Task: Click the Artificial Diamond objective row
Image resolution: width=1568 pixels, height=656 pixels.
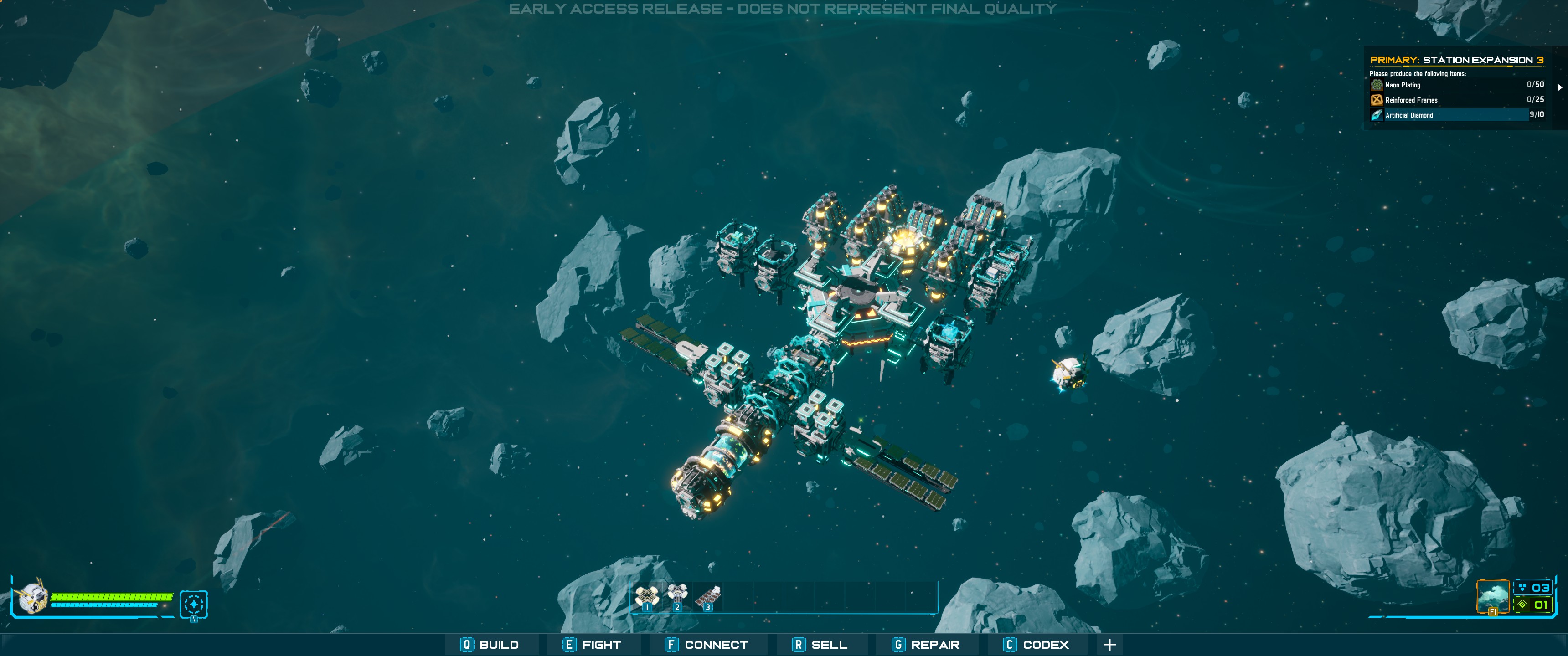Action: [1456, 115]
